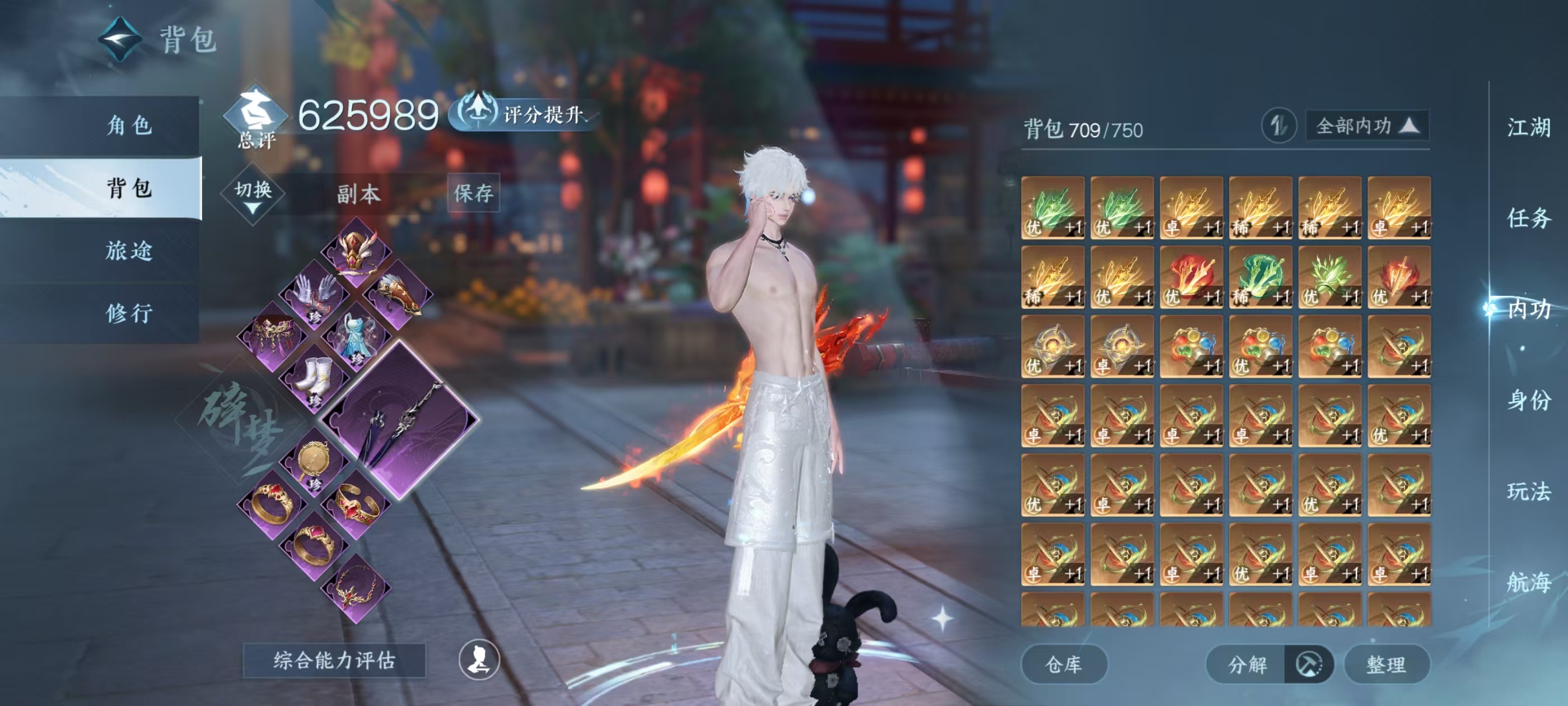This screenshot has width=1568, height=706.
Task: Switch to the 江湖 category
Action: [x=1528, y=128]
